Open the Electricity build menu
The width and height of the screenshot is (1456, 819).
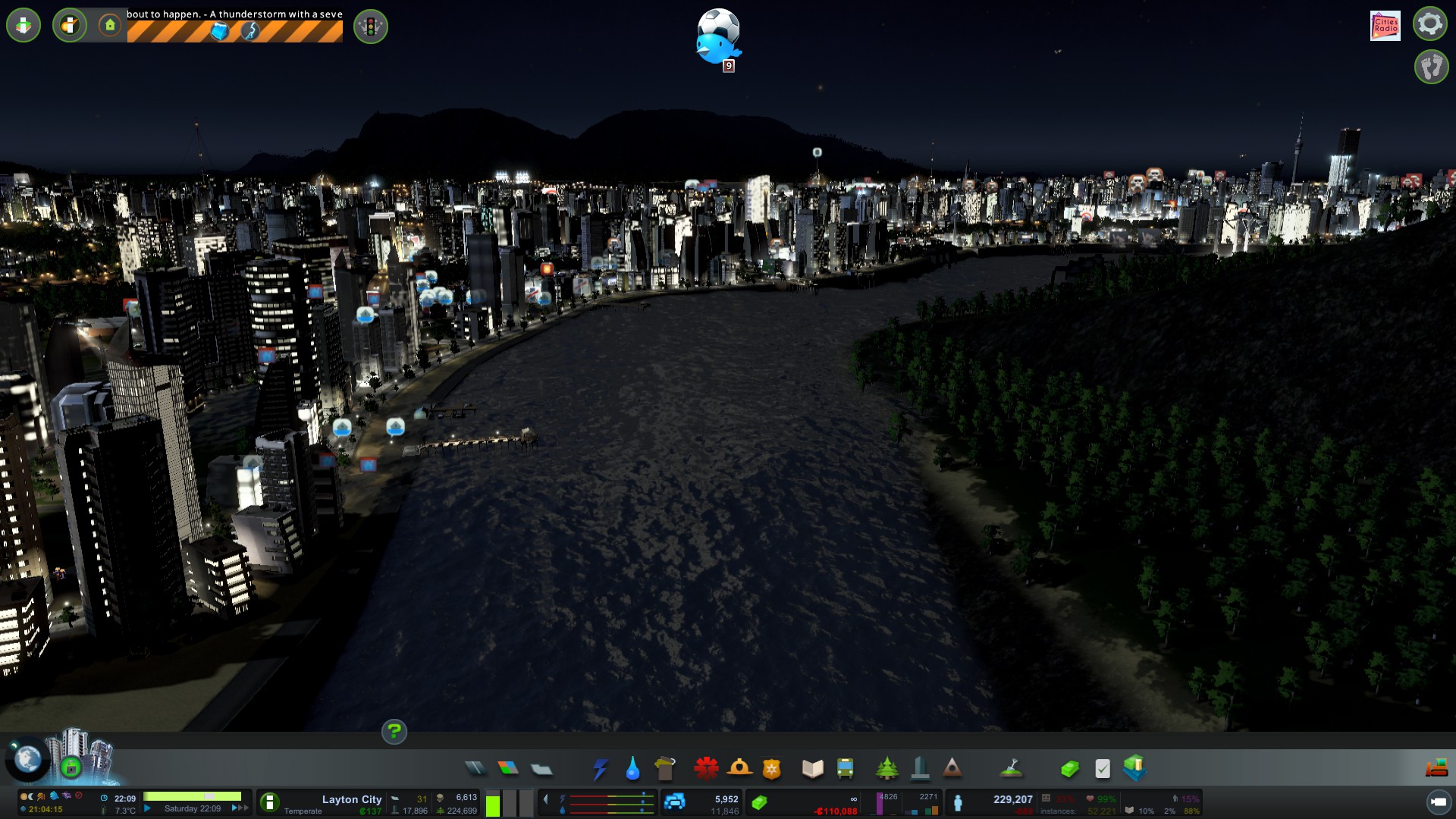(600, 769)
